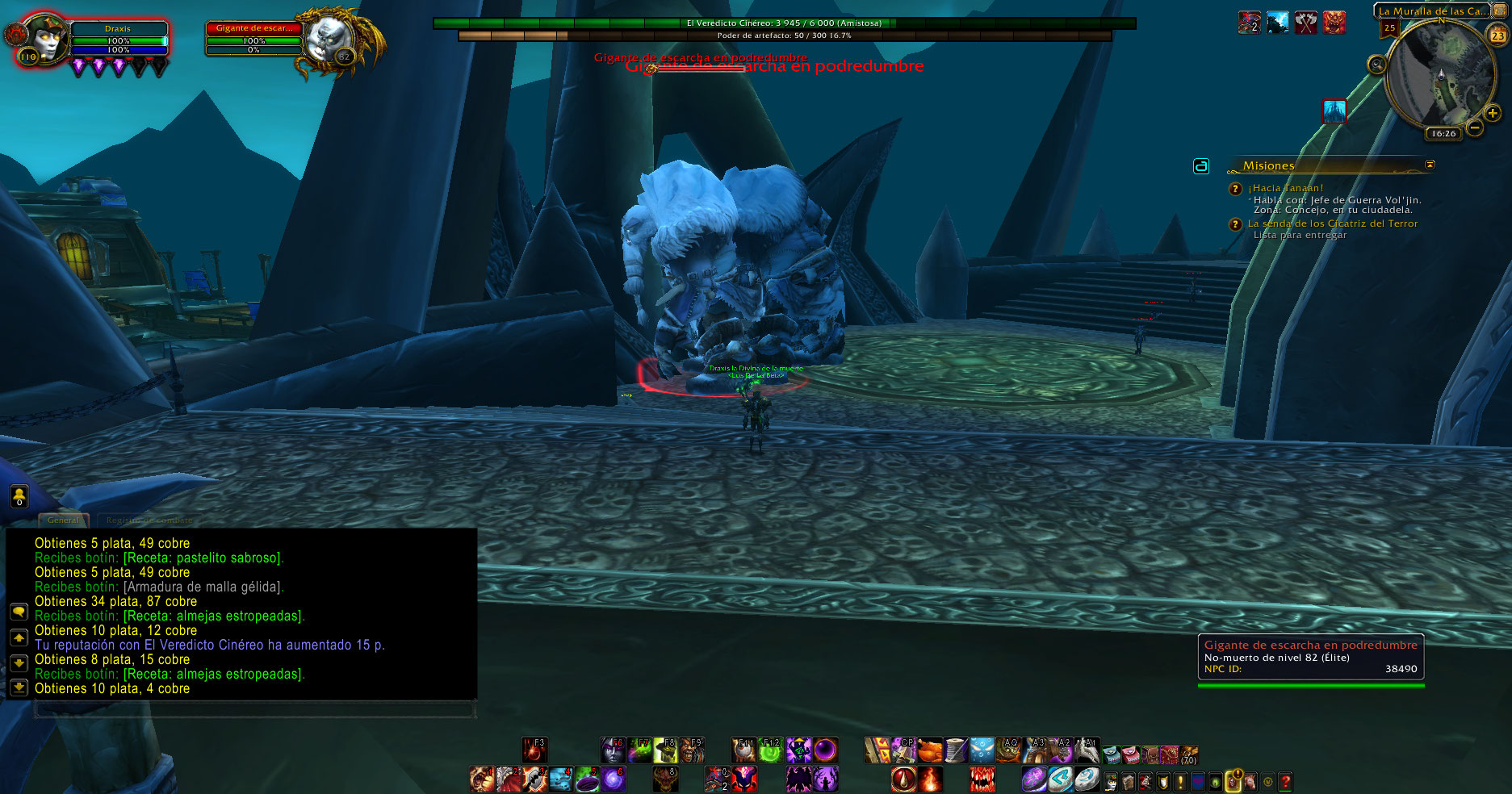The height and width of the screenshot is (794, 1512).
Task: Click the crossed axes buff icon
Action: coord(1306,23)
